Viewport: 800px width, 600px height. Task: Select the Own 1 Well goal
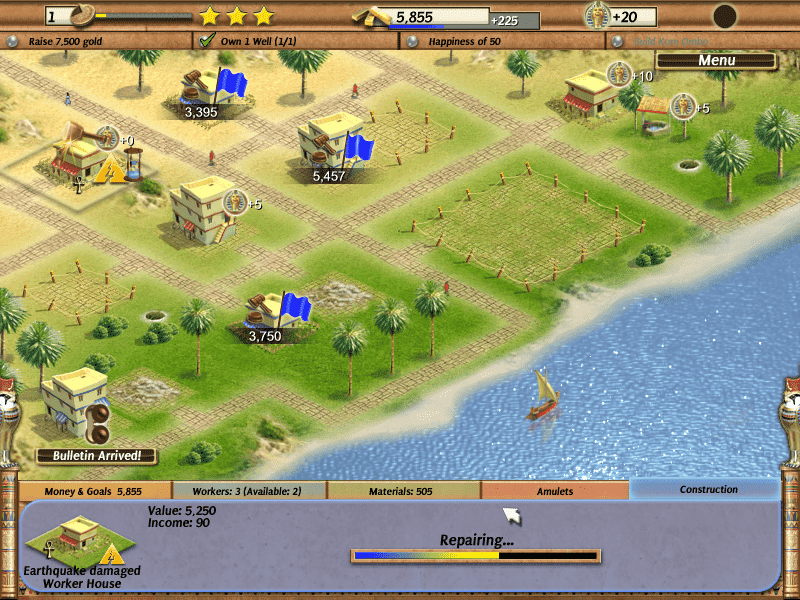[255, 41]
